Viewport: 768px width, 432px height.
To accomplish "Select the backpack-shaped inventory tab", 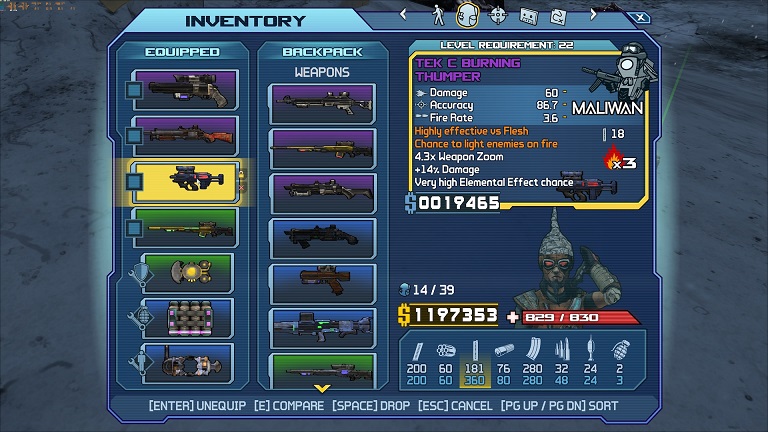I will (466, 15).
